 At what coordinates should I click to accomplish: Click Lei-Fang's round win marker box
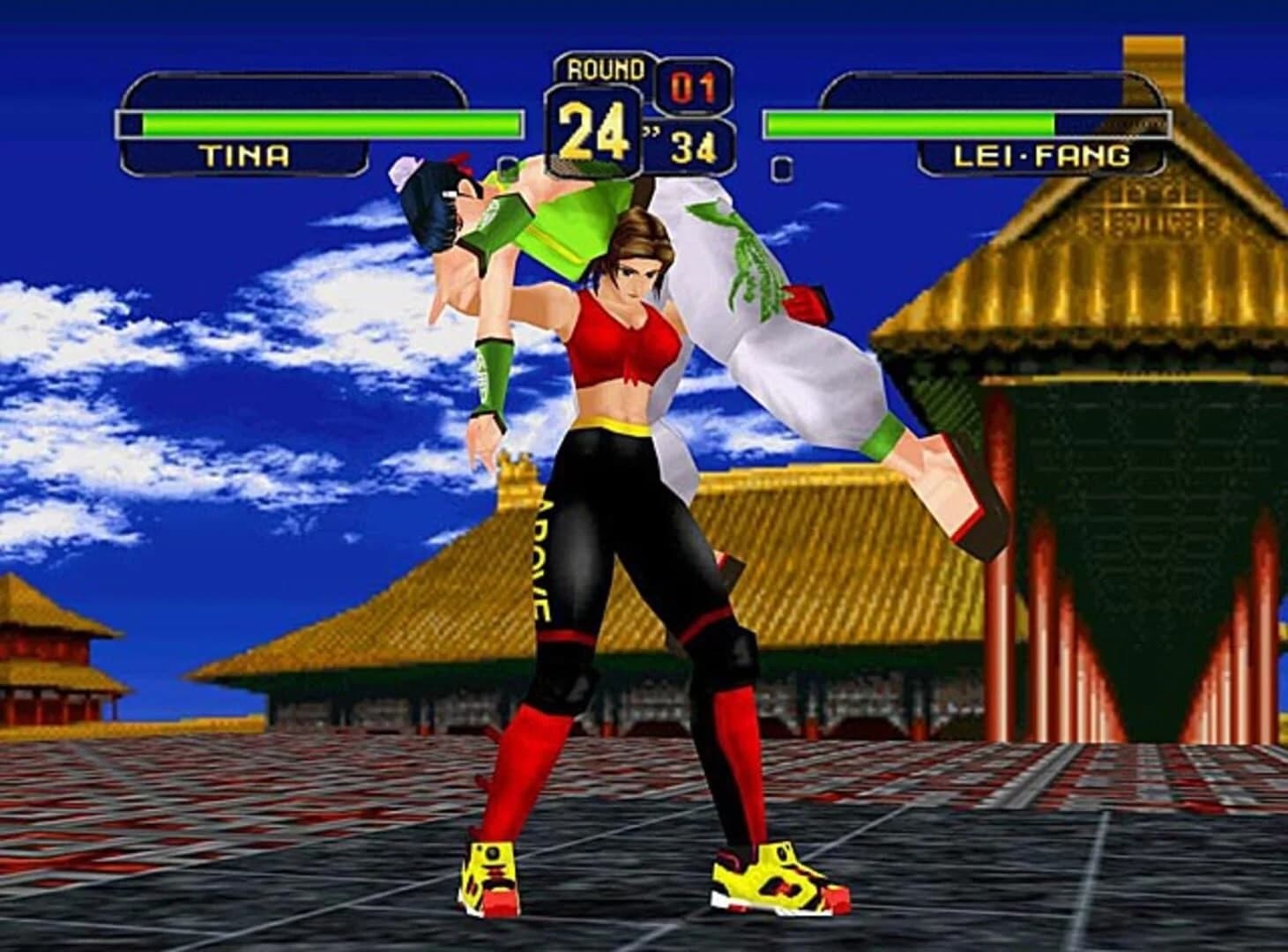coord(780,167)
